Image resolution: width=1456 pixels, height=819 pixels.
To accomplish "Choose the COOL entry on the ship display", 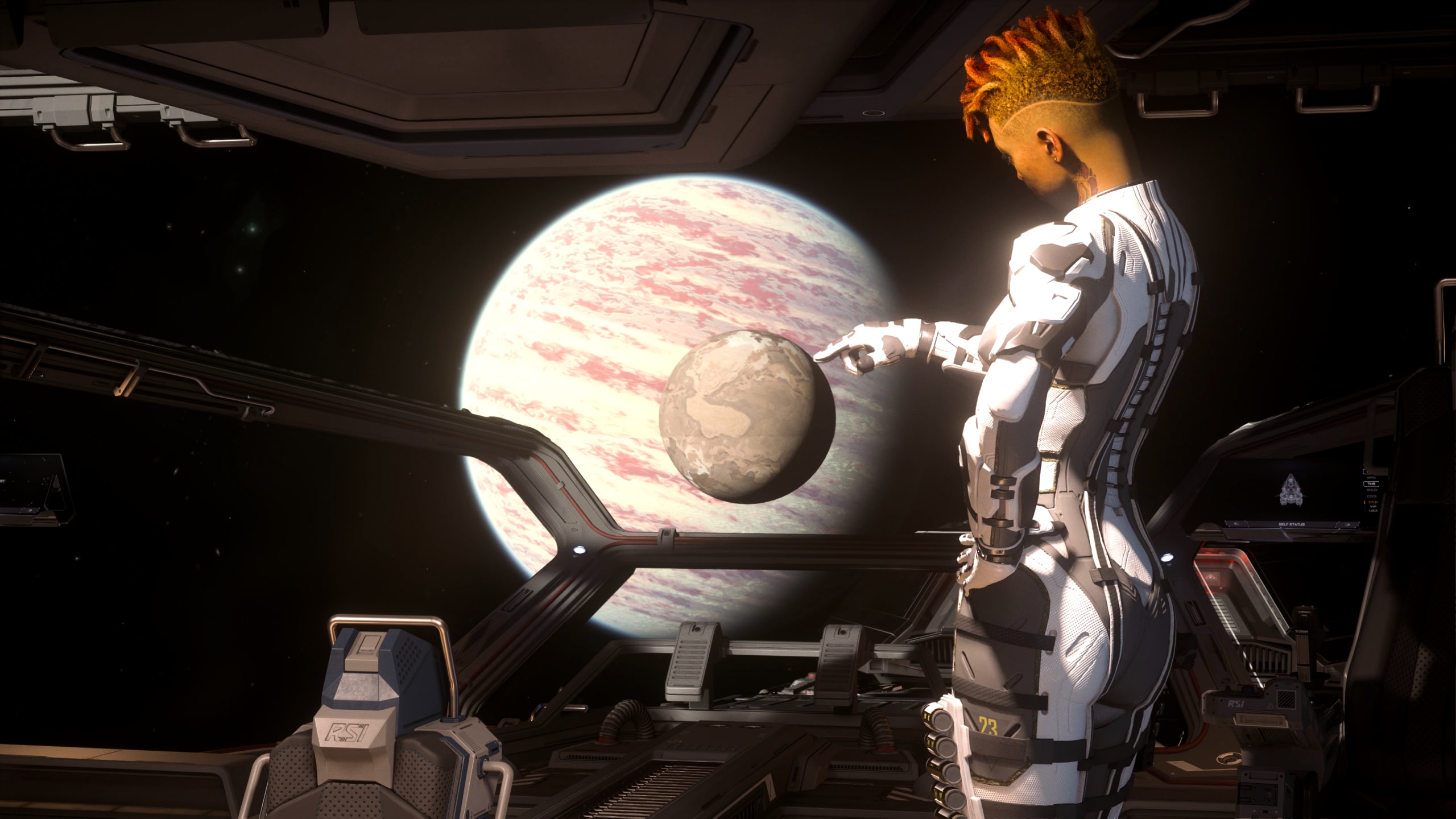I will (1371, 497).
